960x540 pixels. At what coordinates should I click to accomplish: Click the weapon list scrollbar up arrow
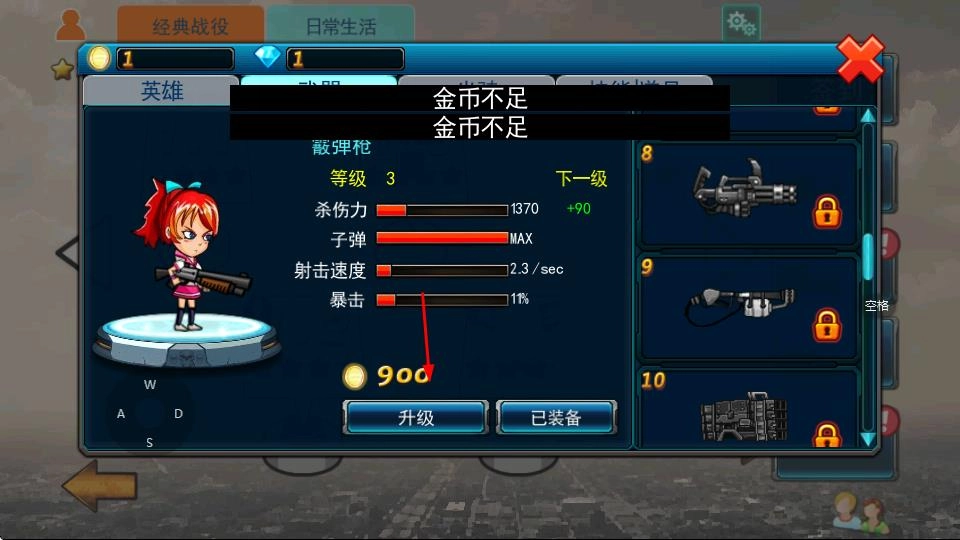868,116
